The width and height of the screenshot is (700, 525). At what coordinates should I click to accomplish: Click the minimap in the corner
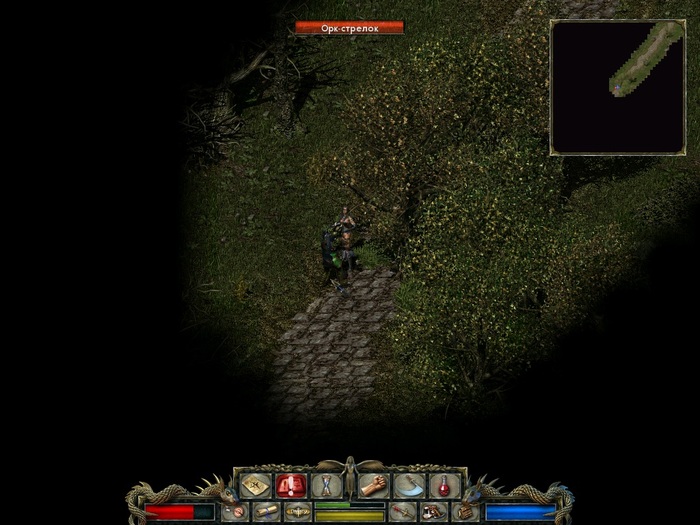(x=604, y=87)
